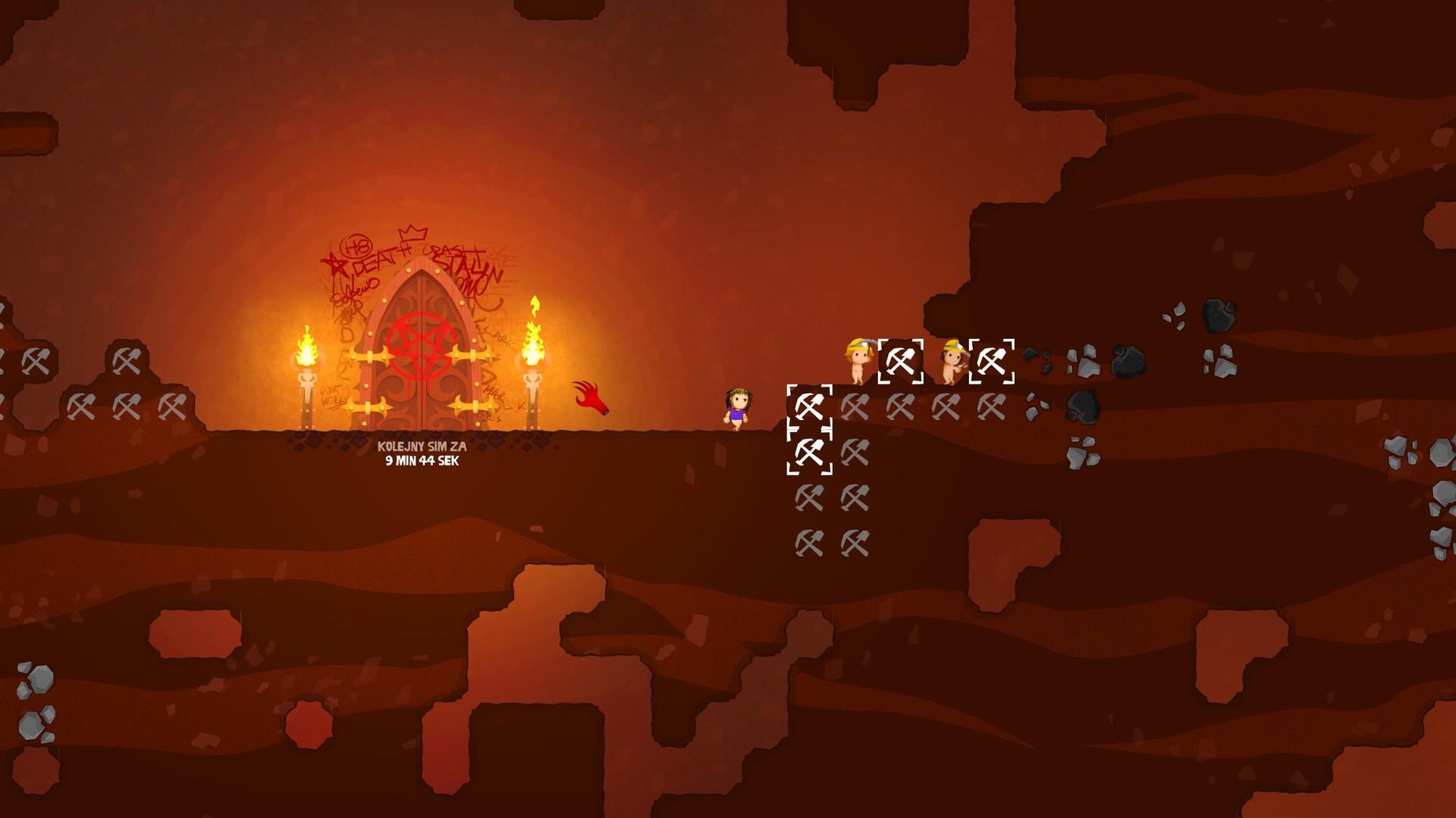Image resolution: width=1456 pixels, height=818 pixels.
Task: Toggle the selection-bracketed dig order beside the right miner
Action: coord(990,361)
